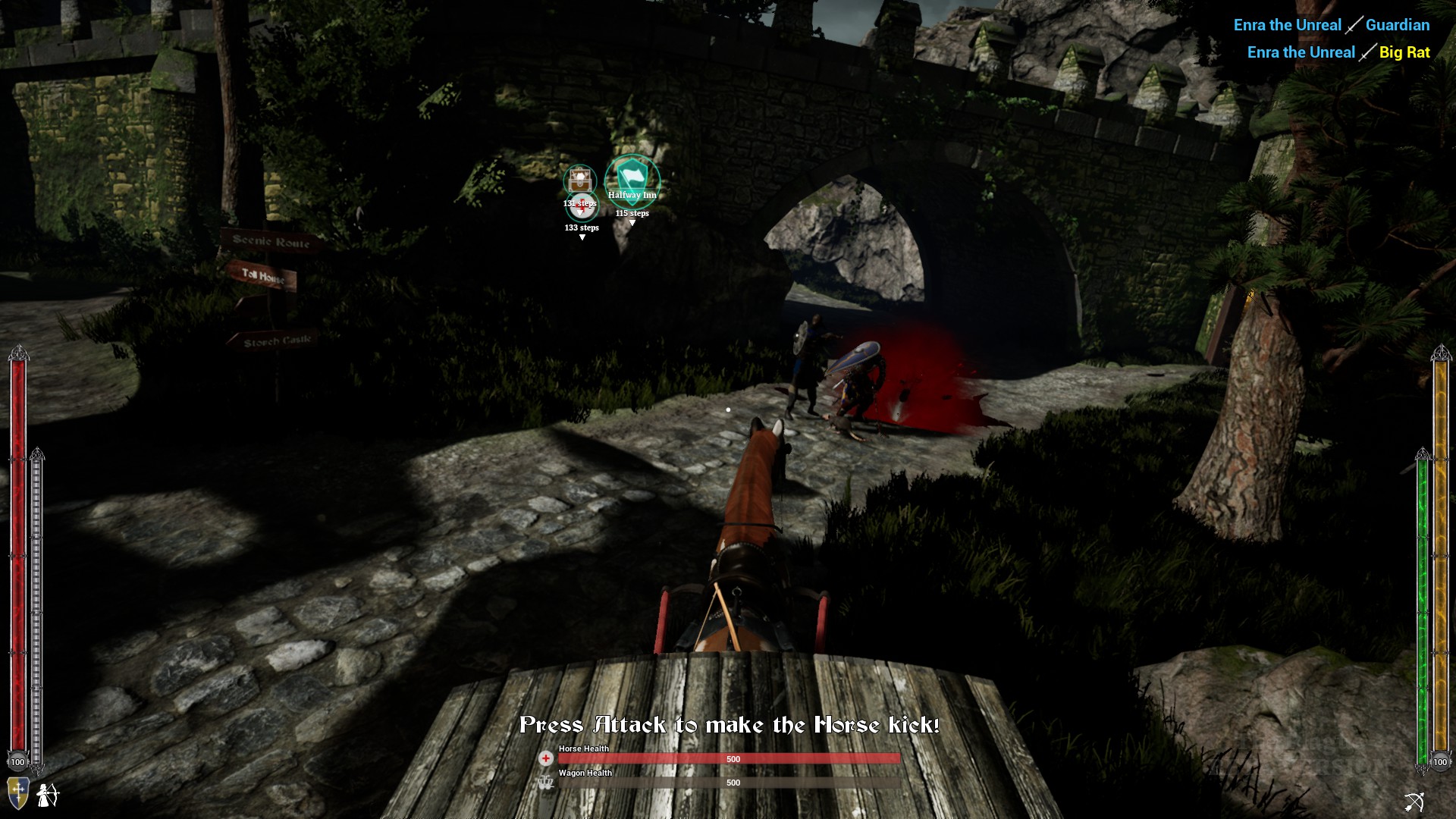Select the Halfway Inn flag marker
Image resolution: width=1456 pixels, height=819 pixels.
[x=632, y=176]
